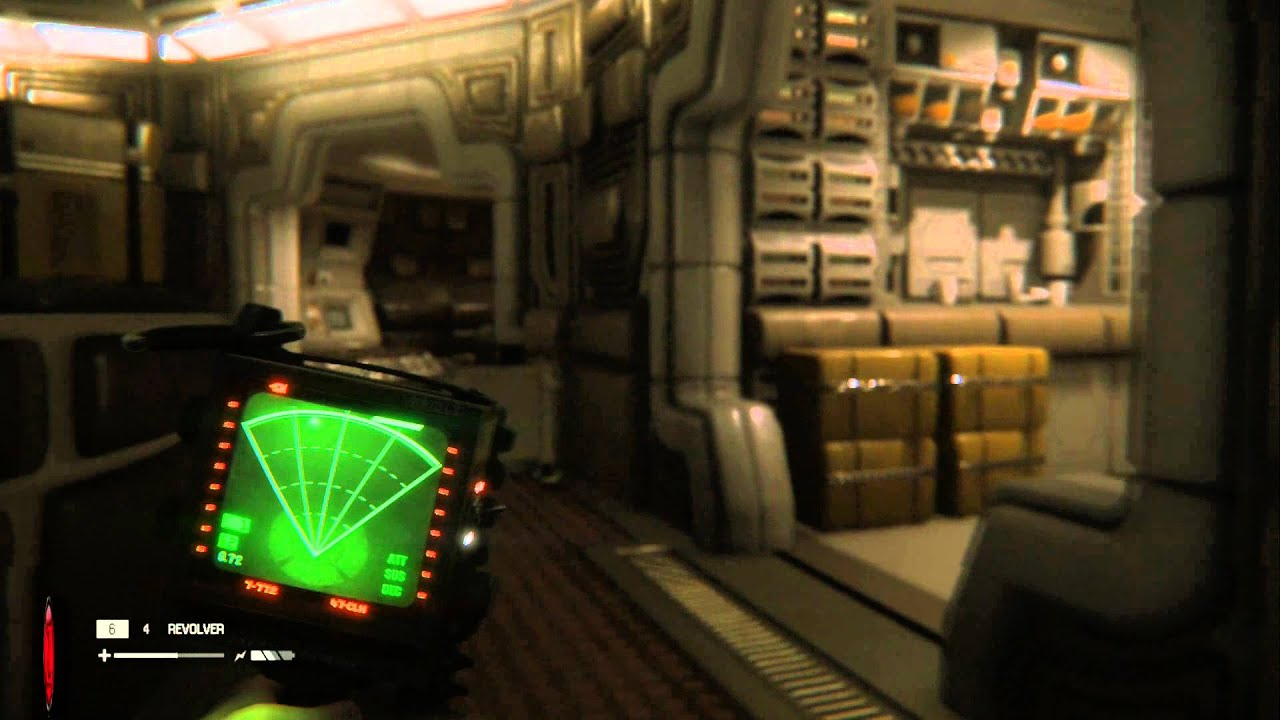Toggle the SUS indicator on the tracker
1280x720 pixels.
coord(394,575)
